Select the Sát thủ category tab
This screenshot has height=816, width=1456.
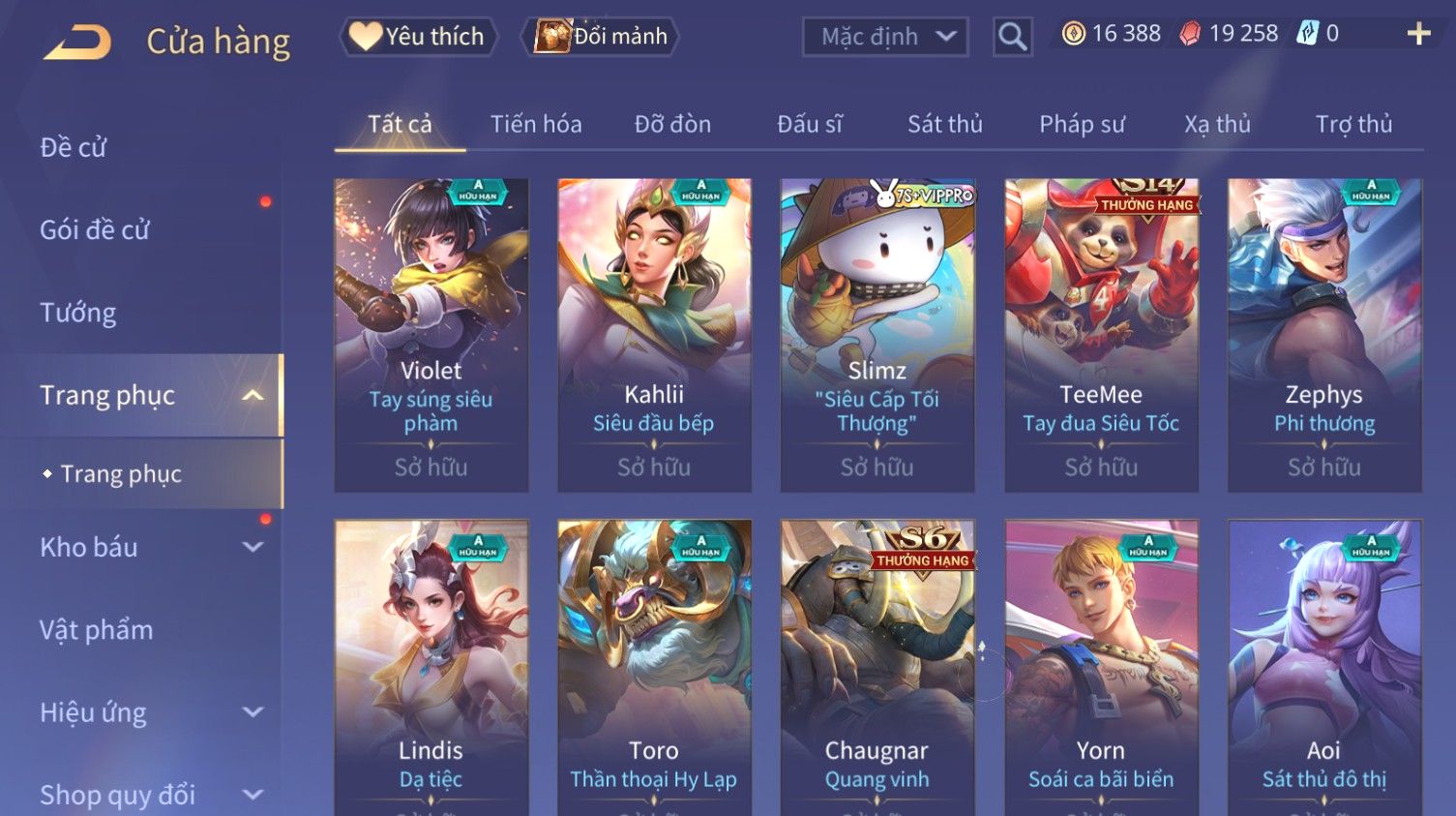click(944, 125)
